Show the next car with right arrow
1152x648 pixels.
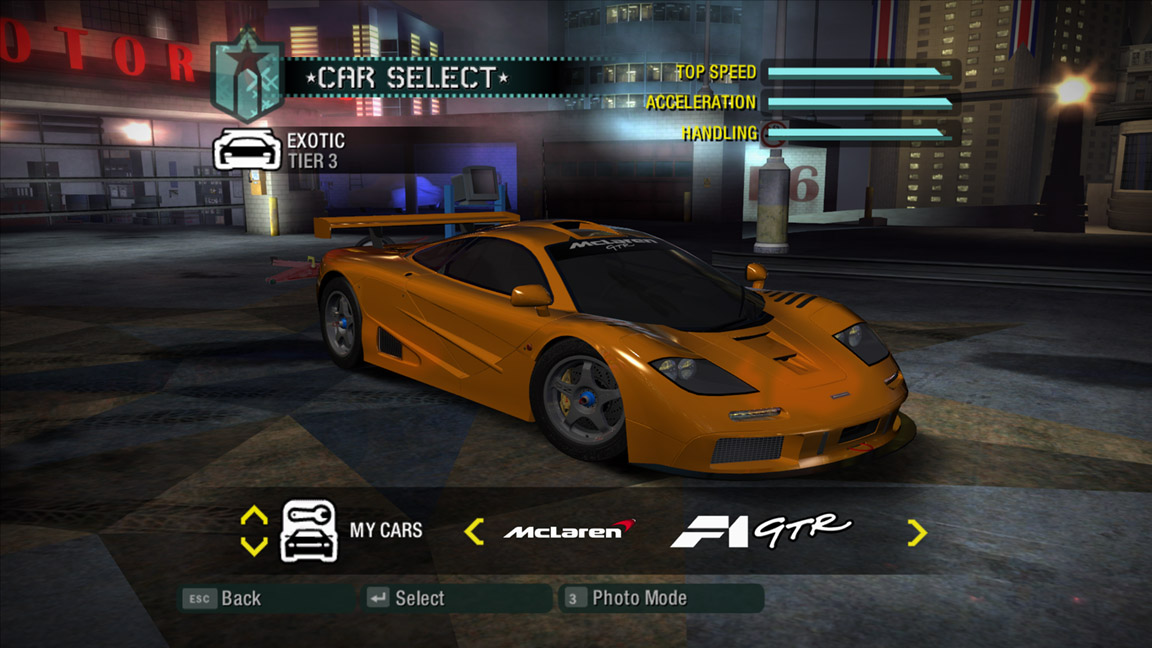(x=916, y=532)
